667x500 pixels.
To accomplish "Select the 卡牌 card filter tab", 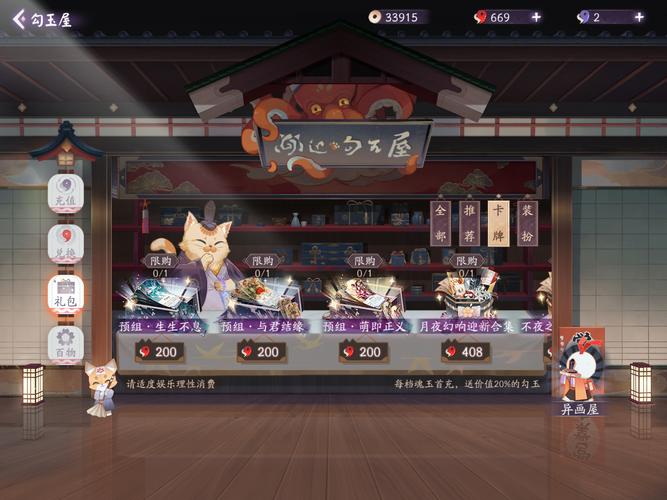I will pos(498,223).
